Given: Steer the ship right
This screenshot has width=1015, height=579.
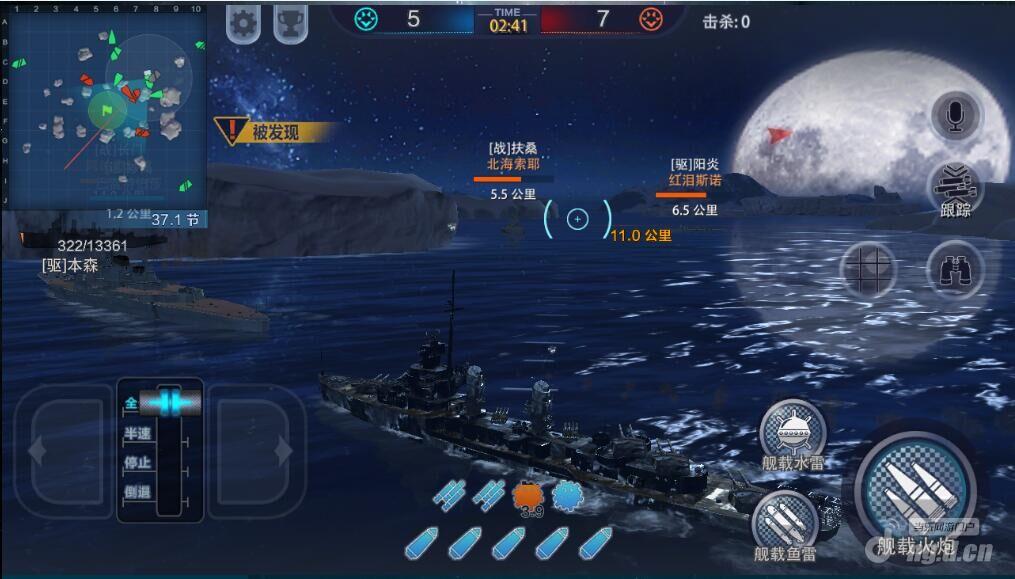Looking at the screenshot, I should tap(255, 451).
